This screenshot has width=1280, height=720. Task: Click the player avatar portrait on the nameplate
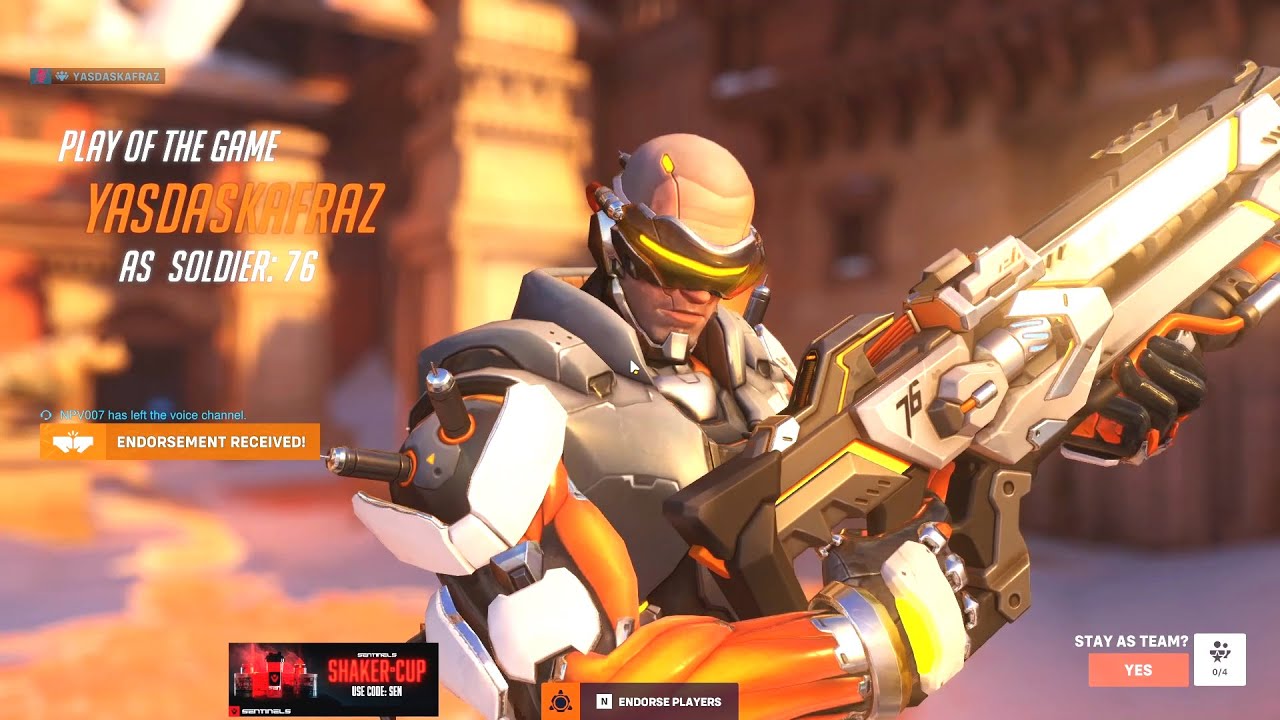41,76
